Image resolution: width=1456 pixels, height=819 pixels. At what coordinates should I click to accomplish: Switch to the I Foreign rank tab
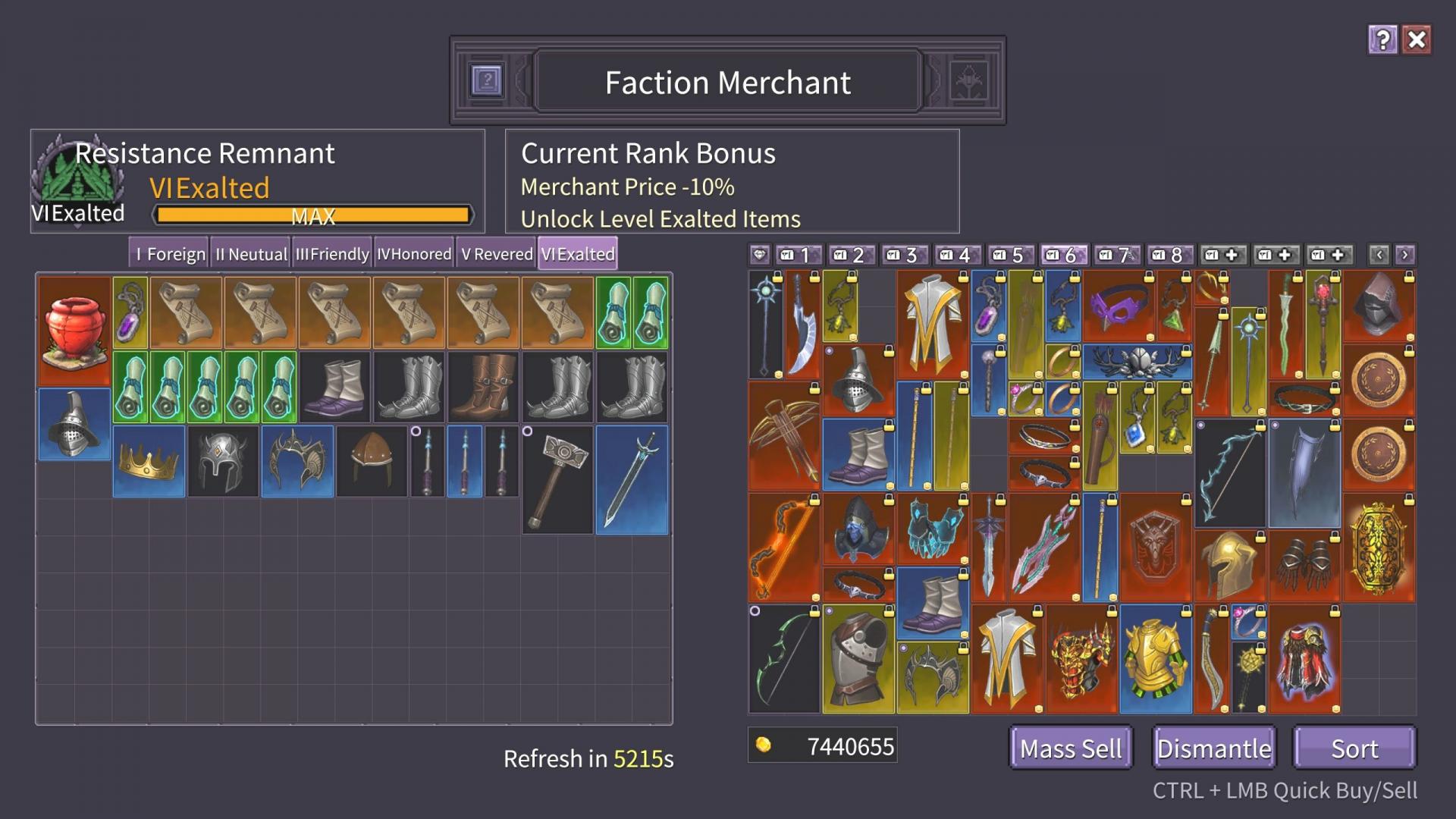point(170,254)
